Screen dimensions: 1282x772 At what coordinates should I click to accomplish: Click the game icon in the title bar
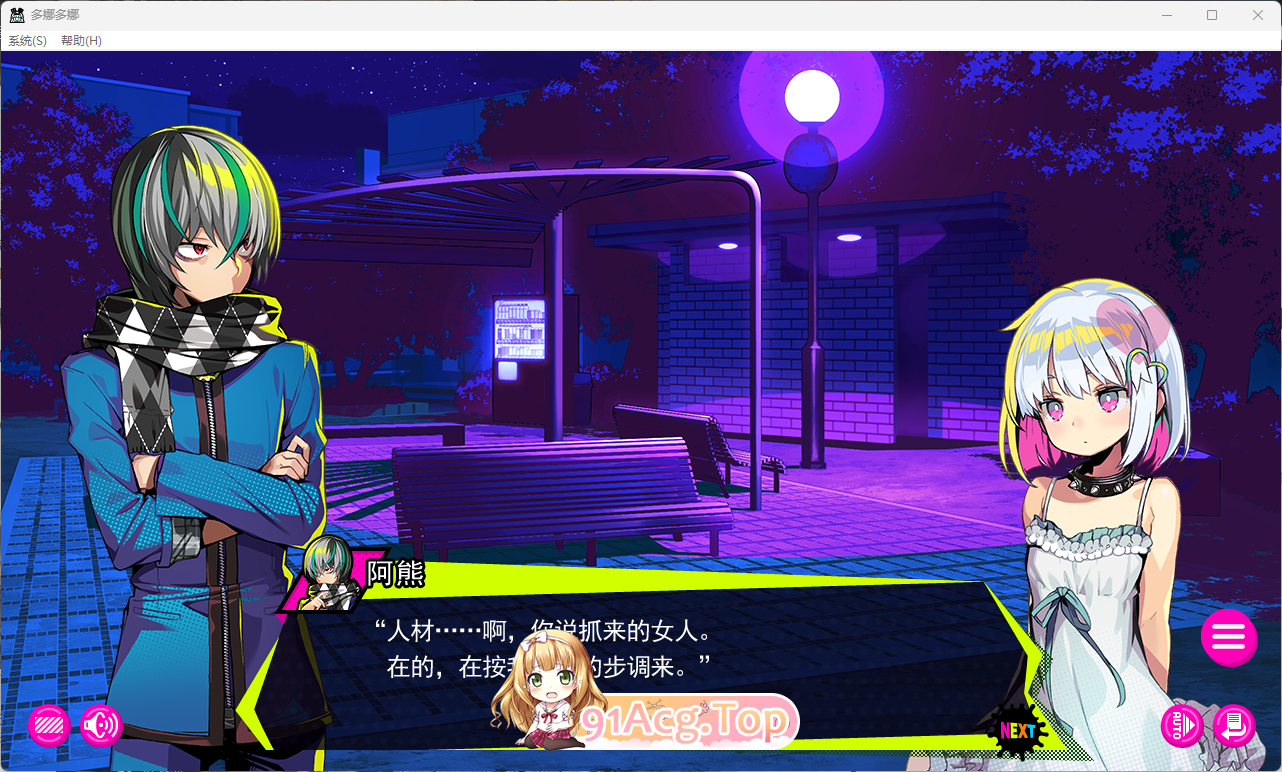coord(15,14)
